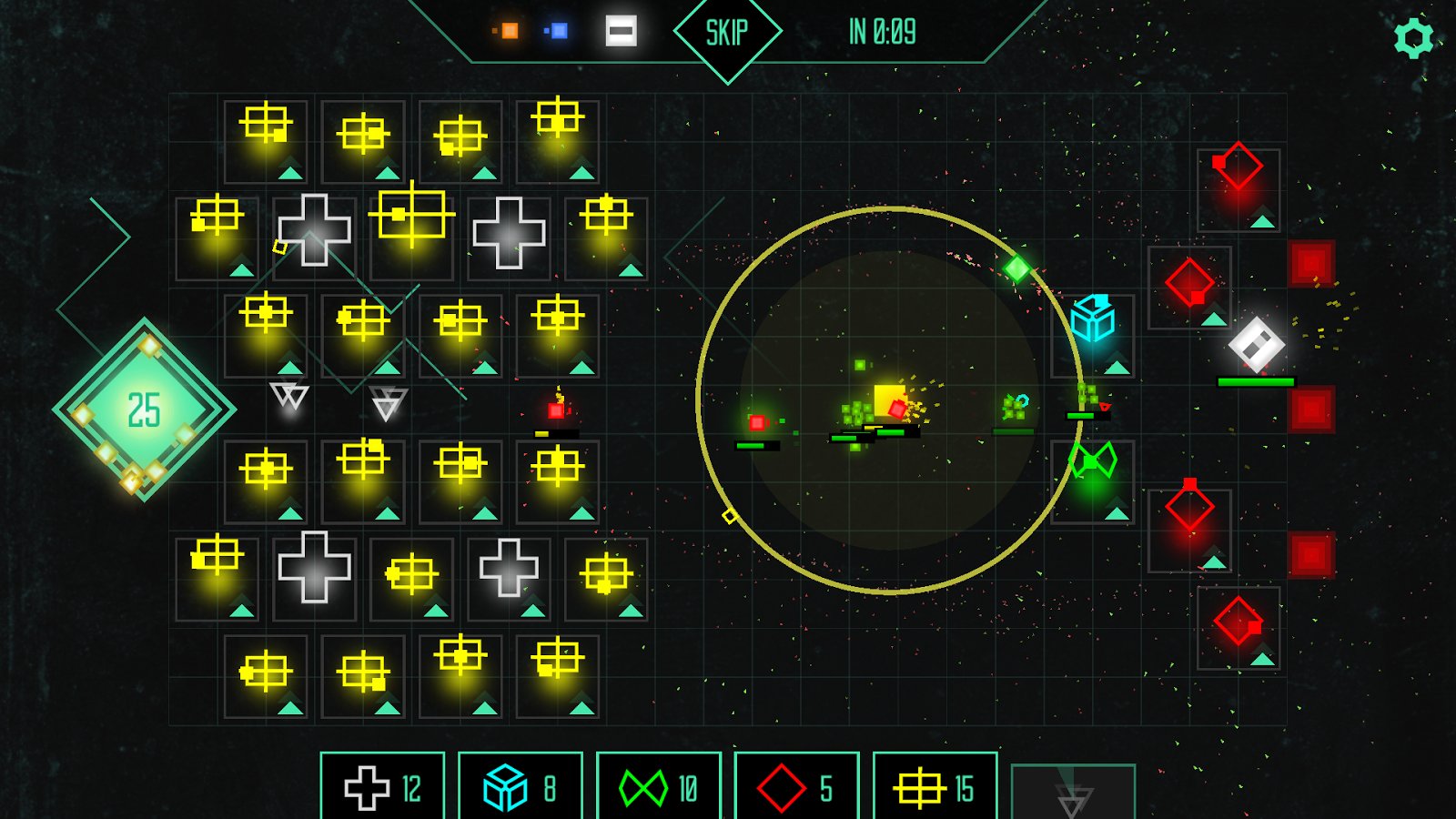Click the white block wave indicator
Image resolution: width=1456 pixels, height=819 pixels.
click(621, 31)
